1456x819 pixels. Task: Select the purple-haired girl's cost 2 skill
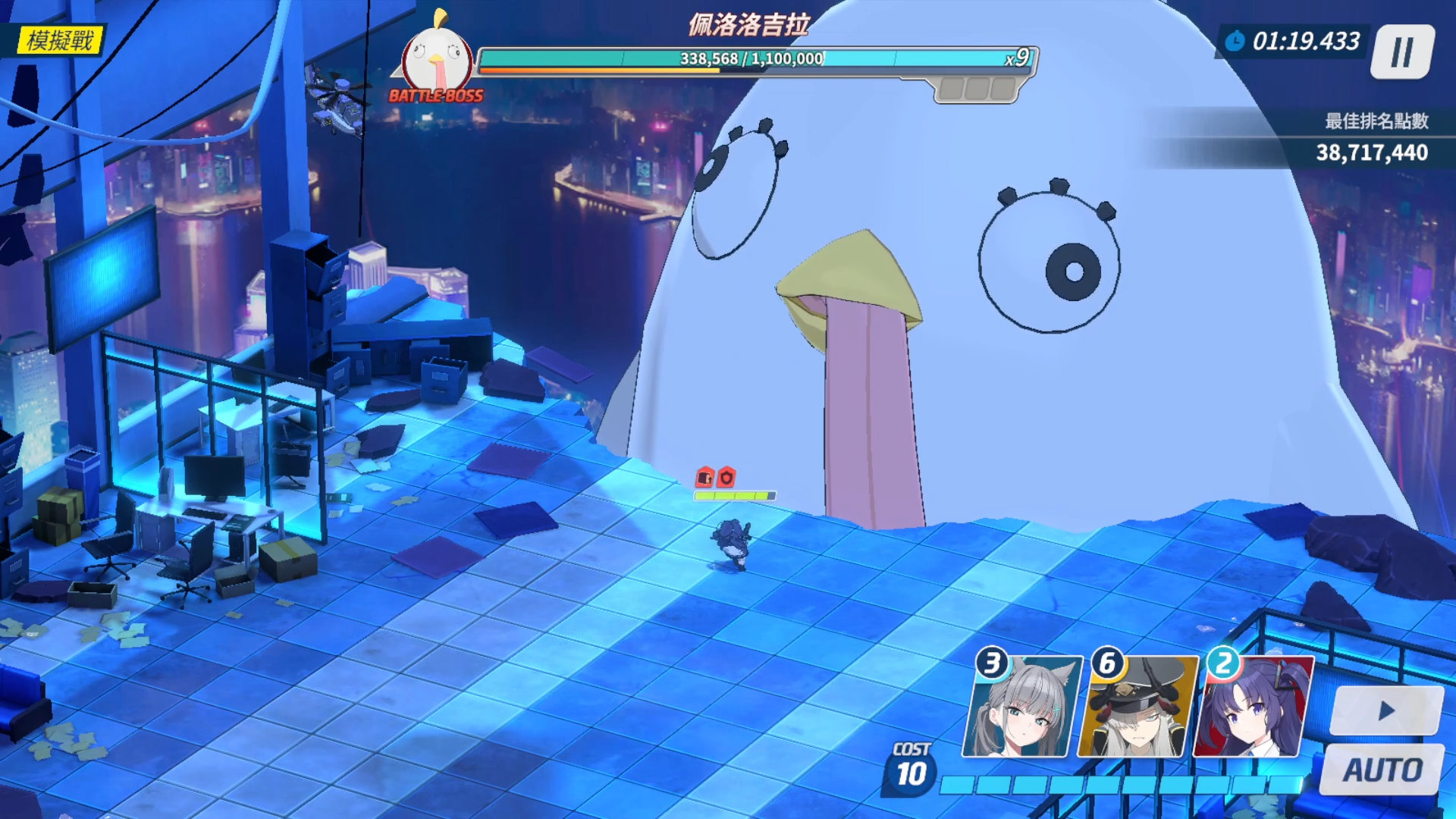click(1253, 708)
